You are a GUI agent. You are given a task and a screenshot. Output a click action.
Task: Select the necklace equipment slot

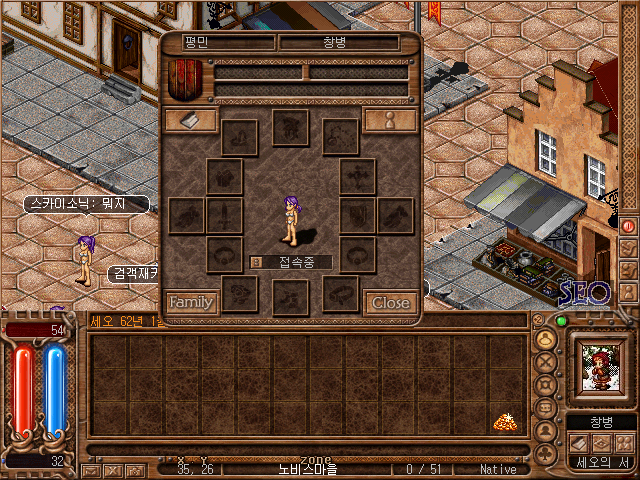(340, 136)
